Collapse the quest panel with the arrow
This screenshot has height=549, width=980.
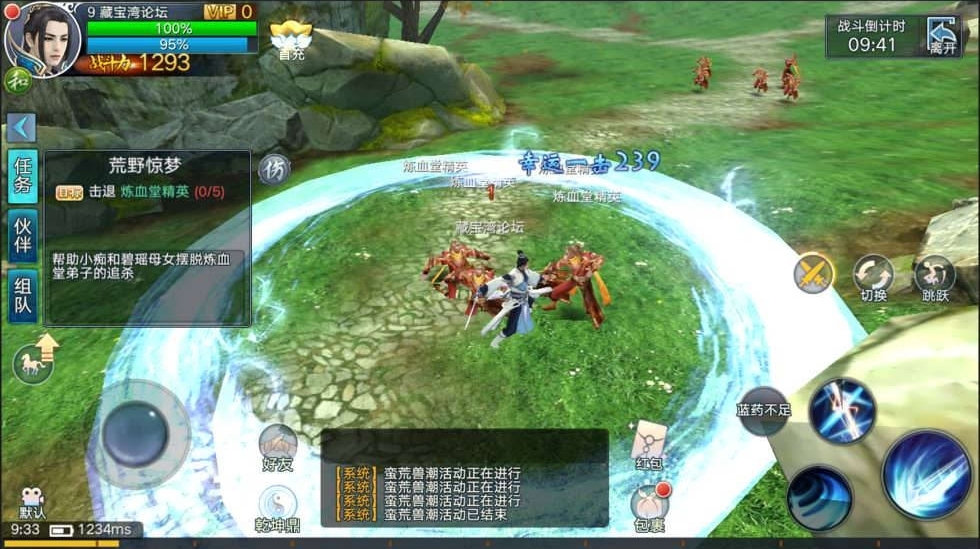click(21, 127)
